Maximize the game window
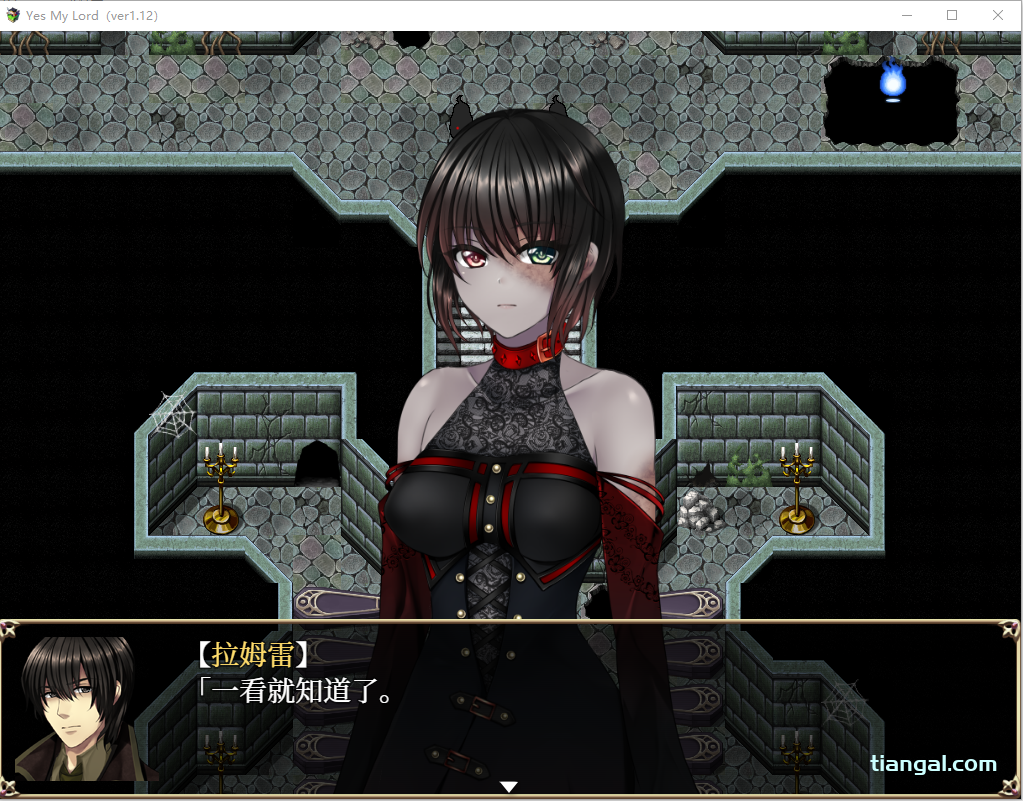This screenshot has width=1023, height=801. click(952, 15)
